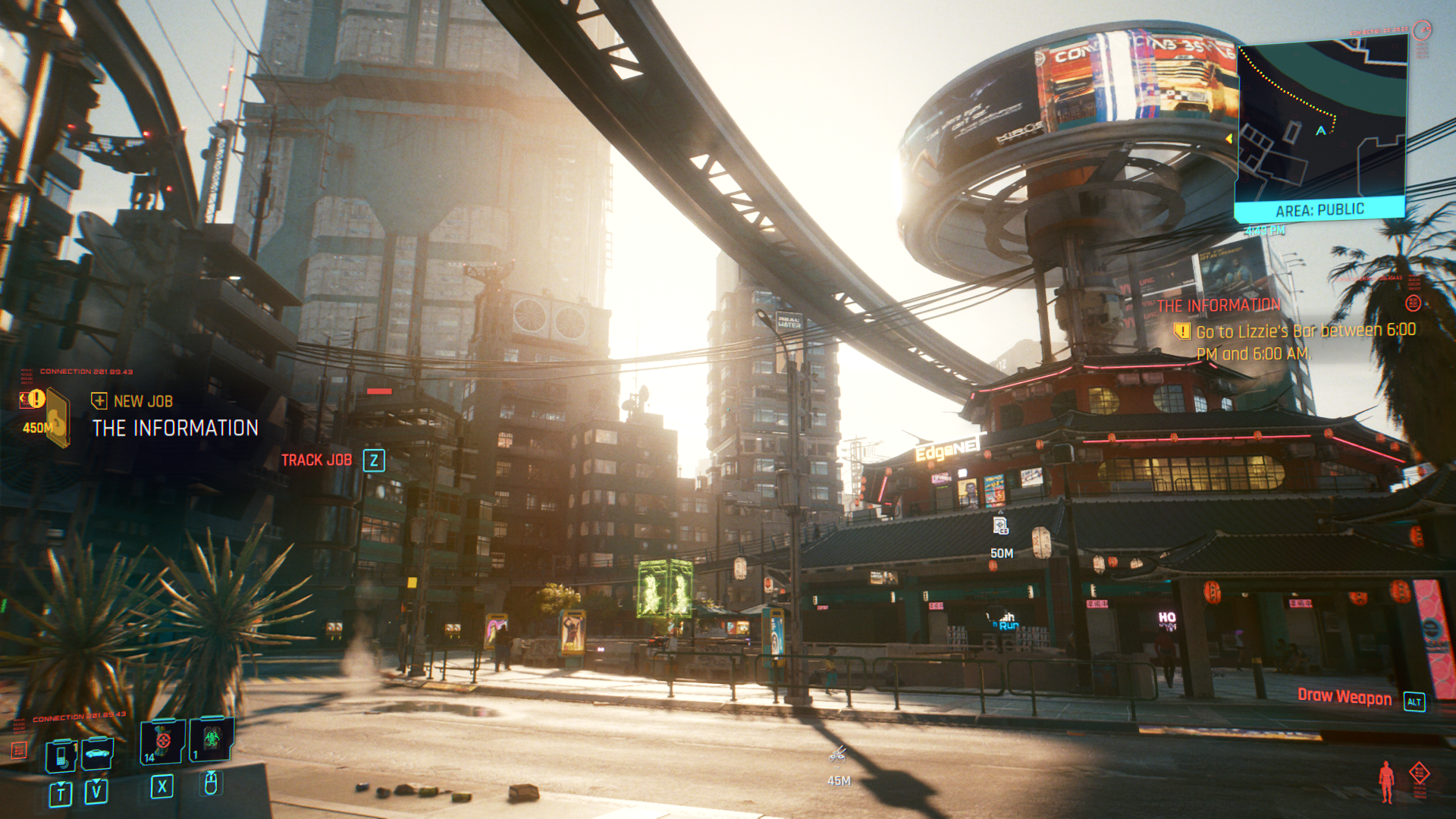This screenshot has height=819, width=1456.
Task: Select the green biohazard grenade slot
Action: click(212, 738)
